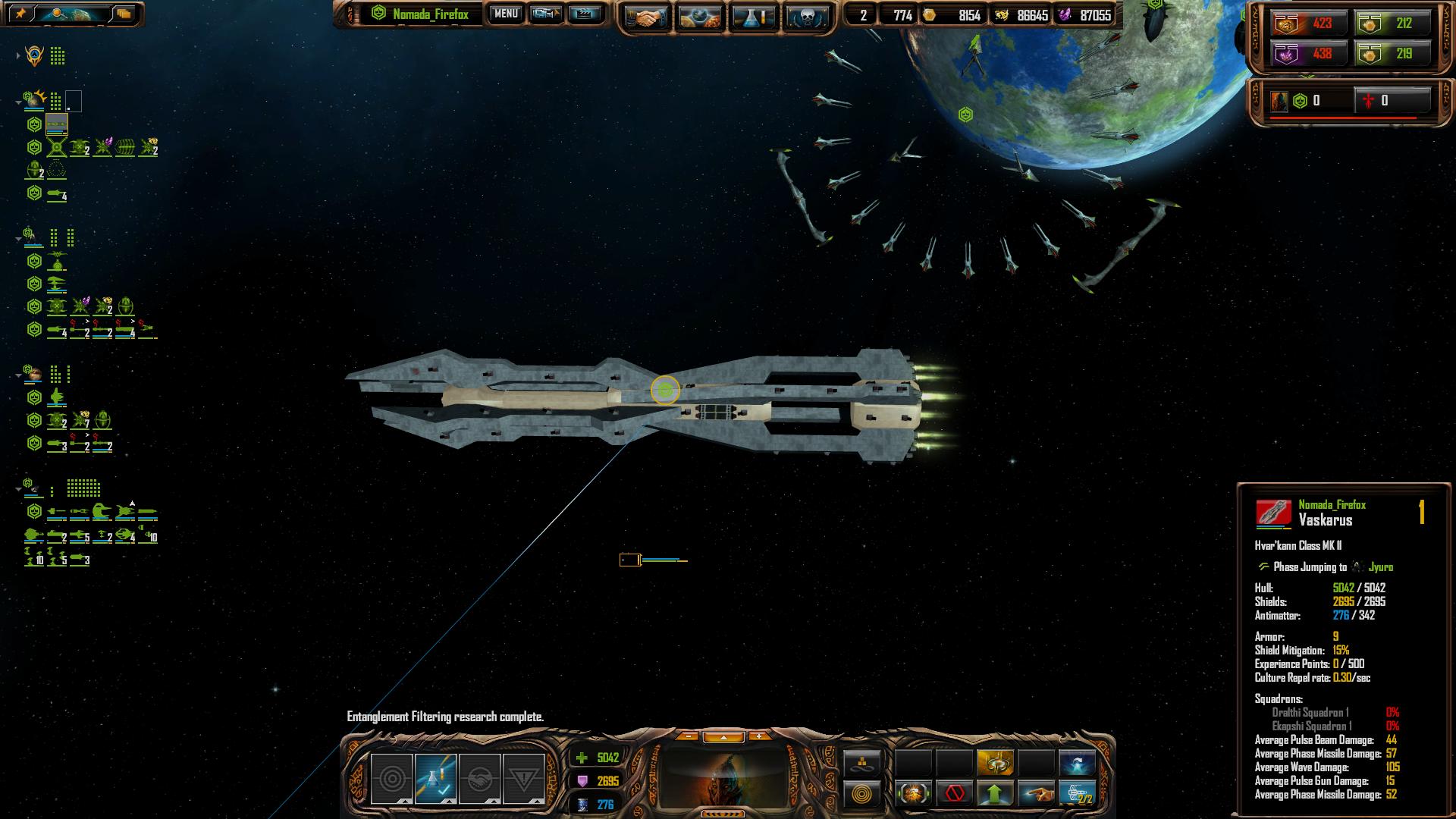1456x819 pixels.
Task: Click the clapperboard replay button
Action: [584, 14]
